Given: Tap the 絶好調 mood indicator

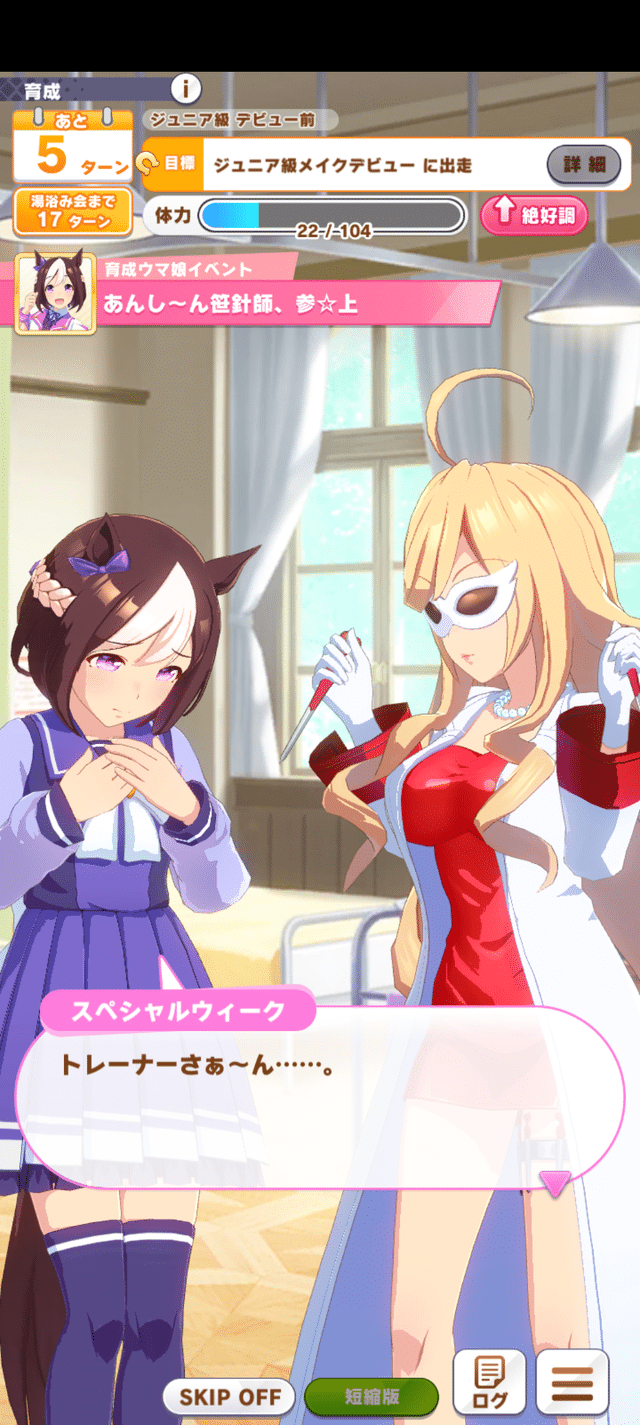Looking at the screenshot, I should point(533,215).
